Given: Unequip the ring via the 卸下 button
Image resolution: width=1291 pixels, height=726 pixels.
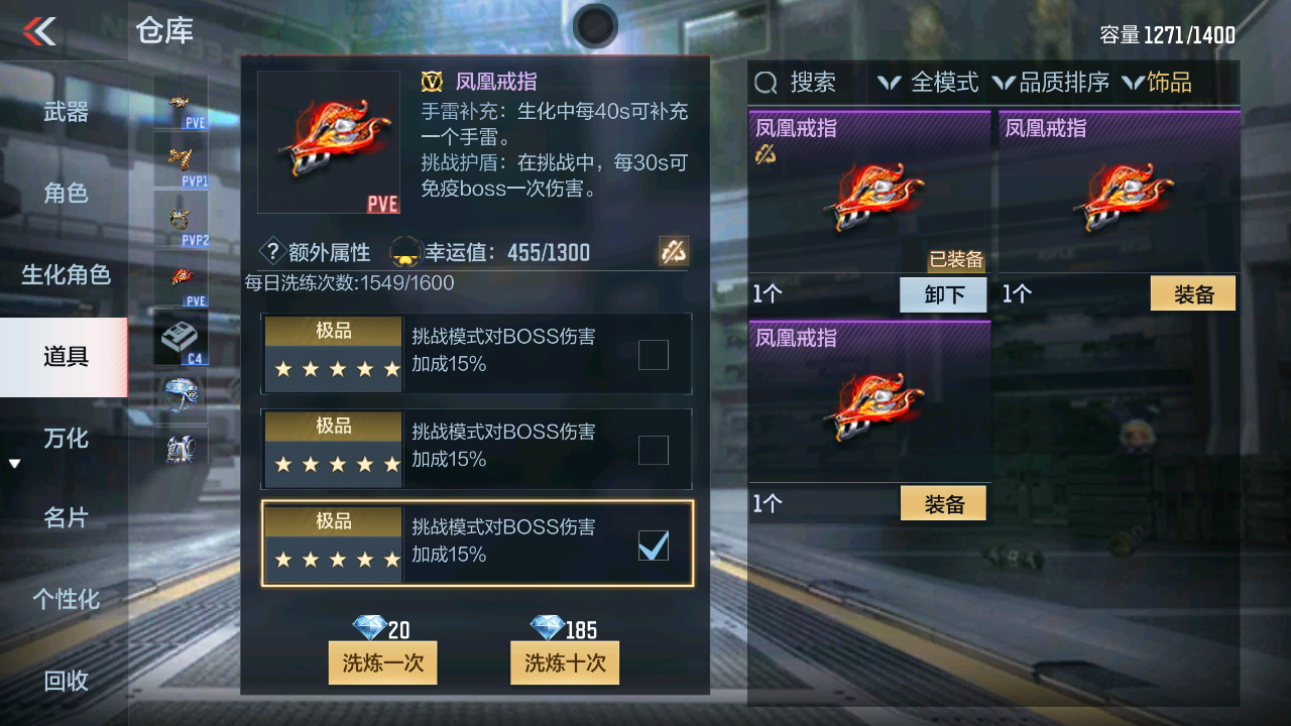Looking at the screenshot, I should [942, 295].
